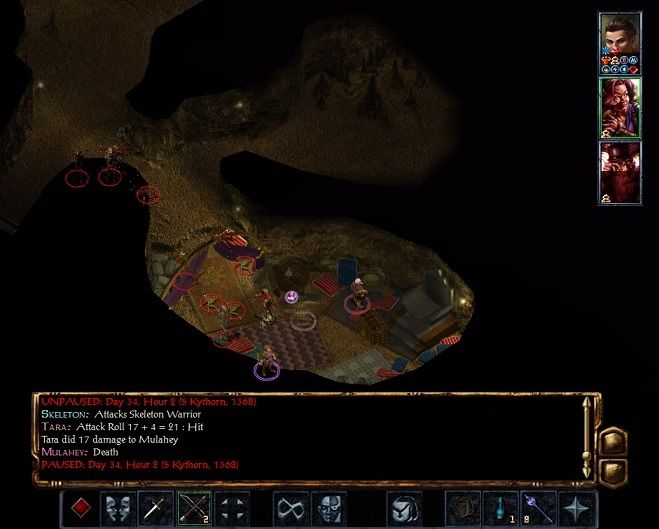Activate the twin masks talk button

coord(118,507)
